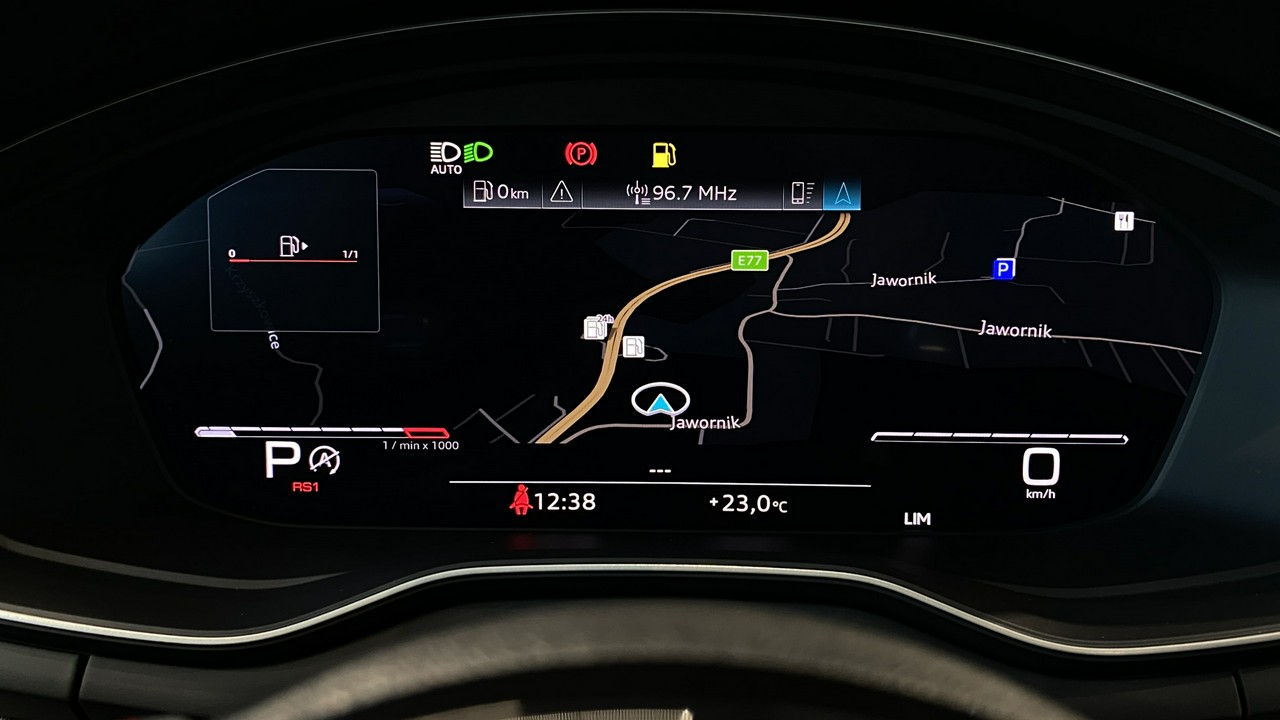
Task: Click the red parking brake indicator
Action: point(581,154)
